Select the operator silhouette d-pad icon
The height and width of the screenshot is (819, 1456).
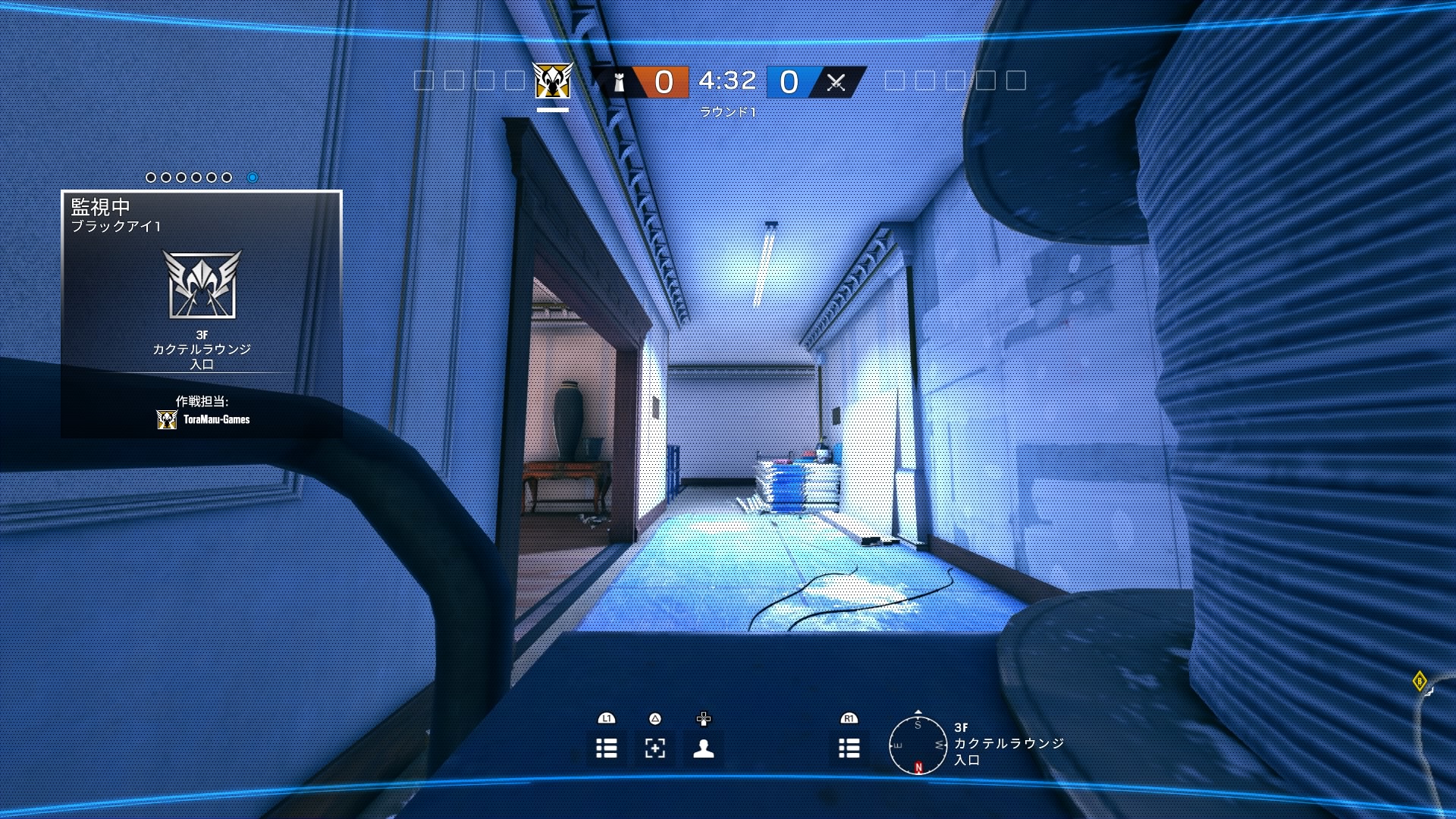pos(702,748)
